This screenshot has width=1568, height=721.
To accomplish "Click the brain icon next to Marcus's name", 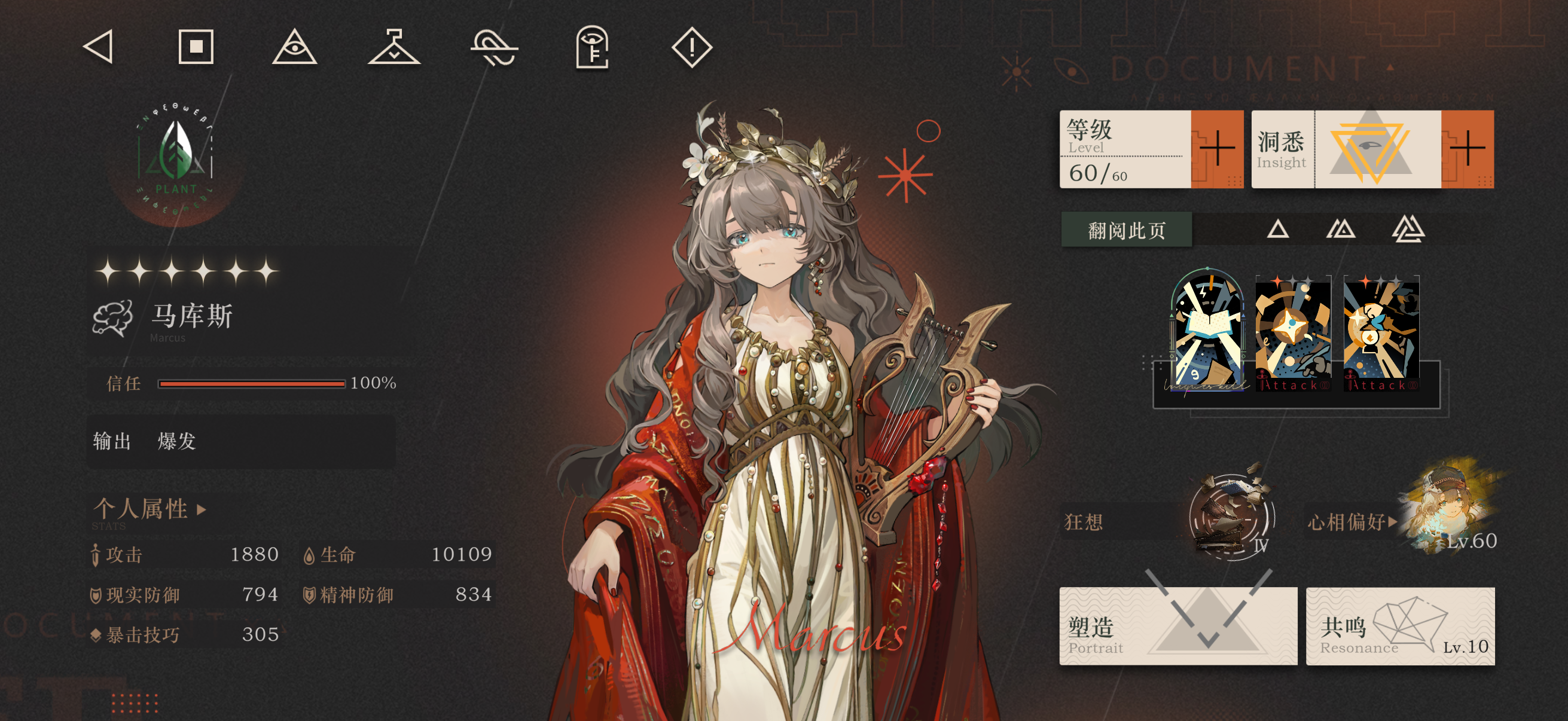I will (112, 318).
